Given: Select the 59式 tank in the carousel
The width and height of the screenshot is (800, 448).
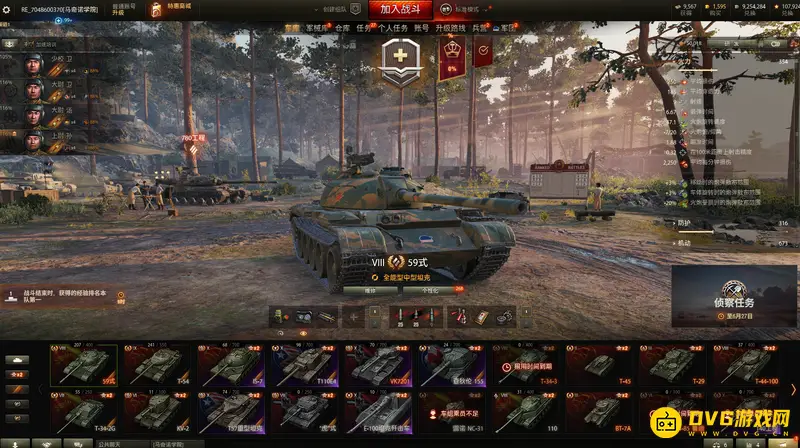Looking at the screenshot, I should 81,364.
